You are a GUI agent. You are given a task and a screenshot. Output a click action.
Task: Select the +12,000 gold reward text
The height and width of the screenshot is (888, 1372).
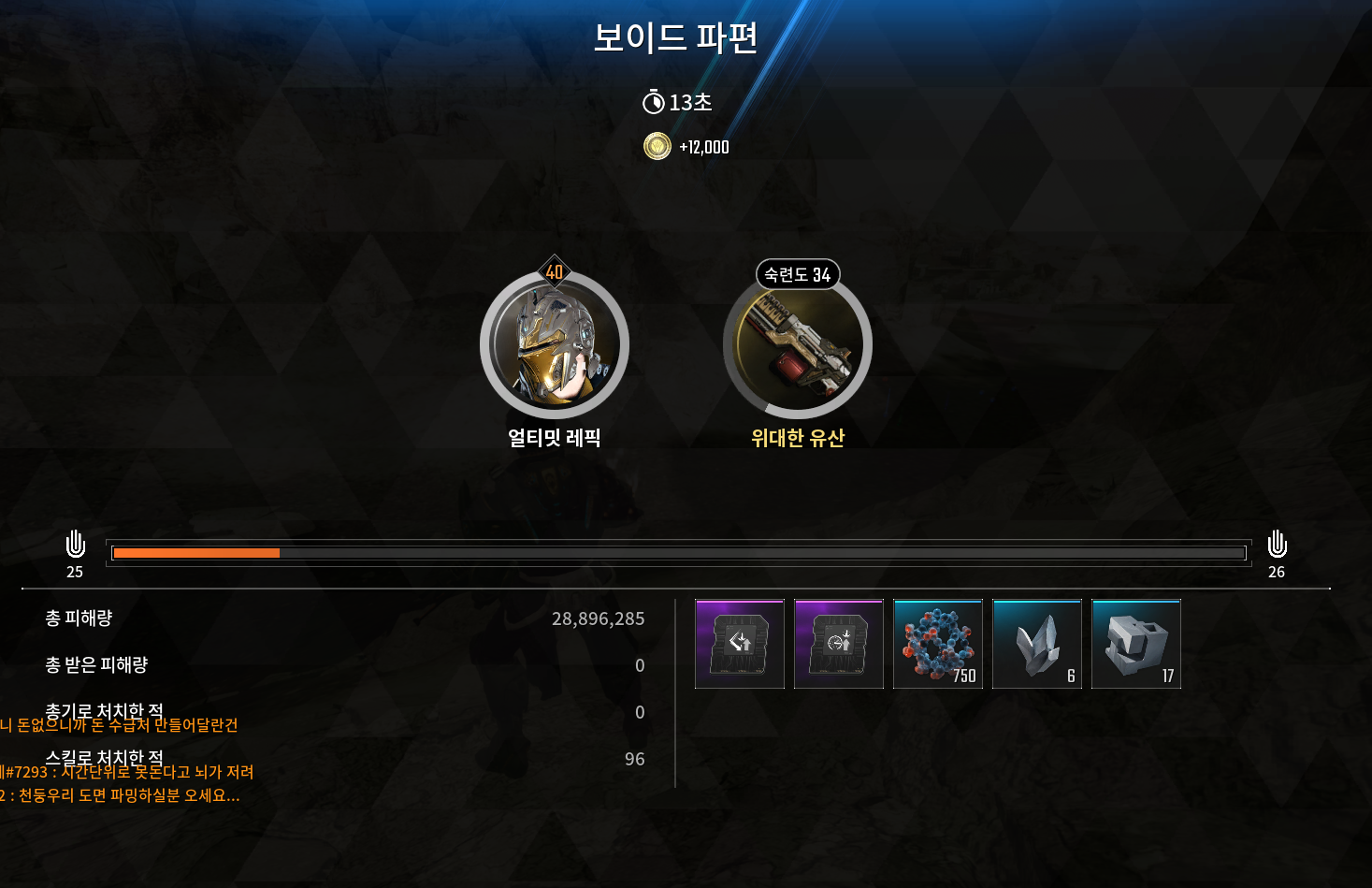coord(704,146)
